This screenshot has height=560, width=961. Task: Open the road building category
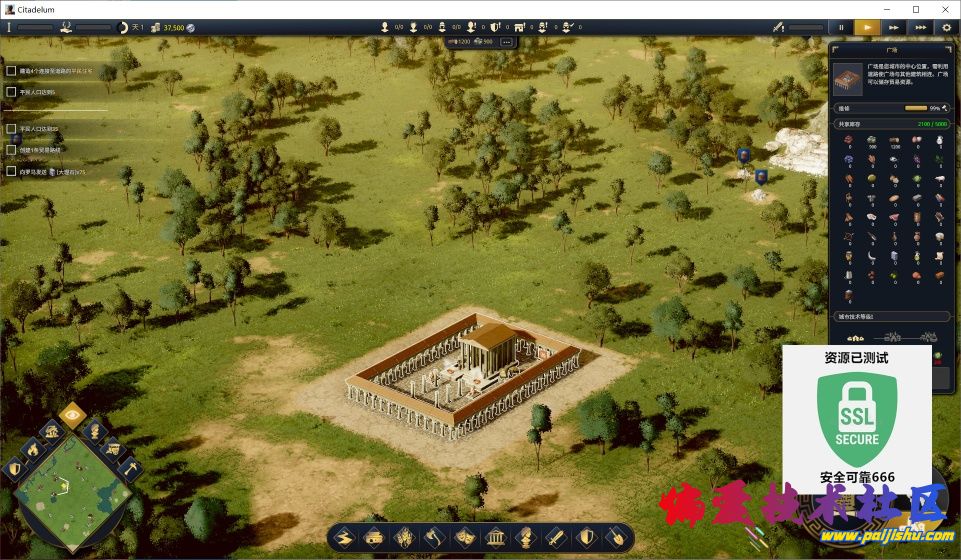pyautogui.click(x=345, y=537)
